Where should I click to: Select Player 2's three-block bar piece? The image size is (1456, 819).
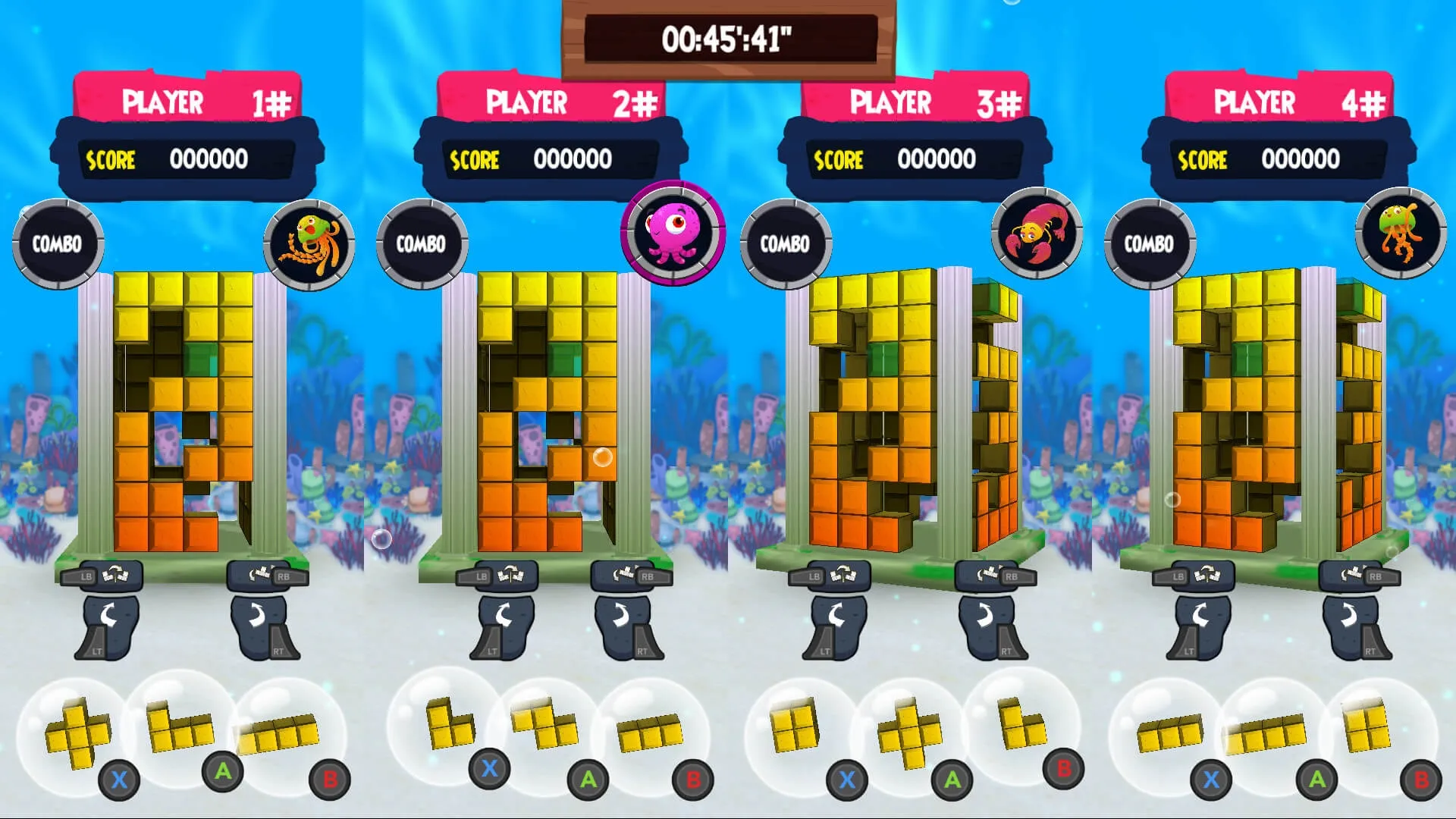[651, 733]
